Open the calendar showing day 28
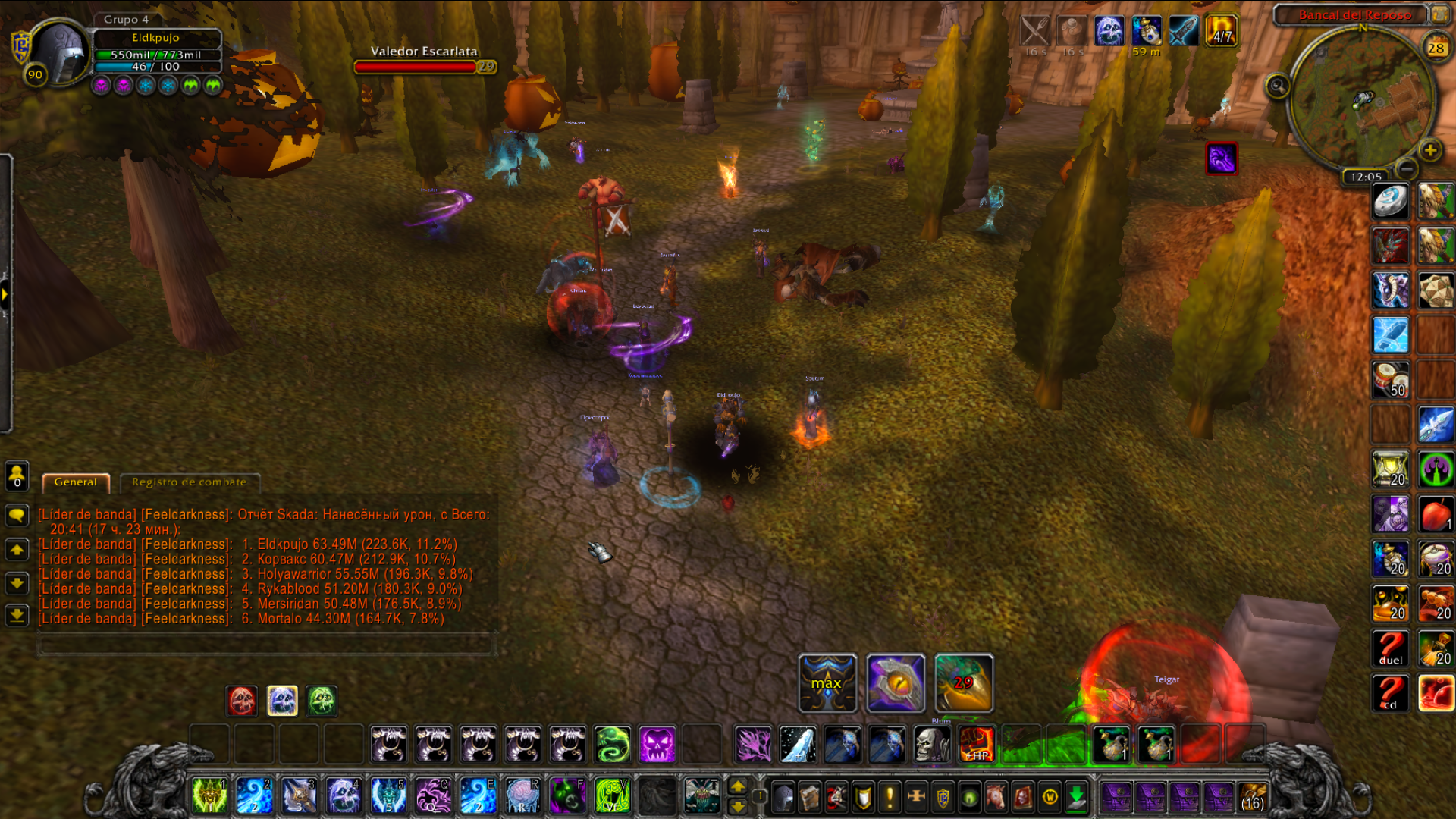The image size is (1456, 819). (1436, 48)
